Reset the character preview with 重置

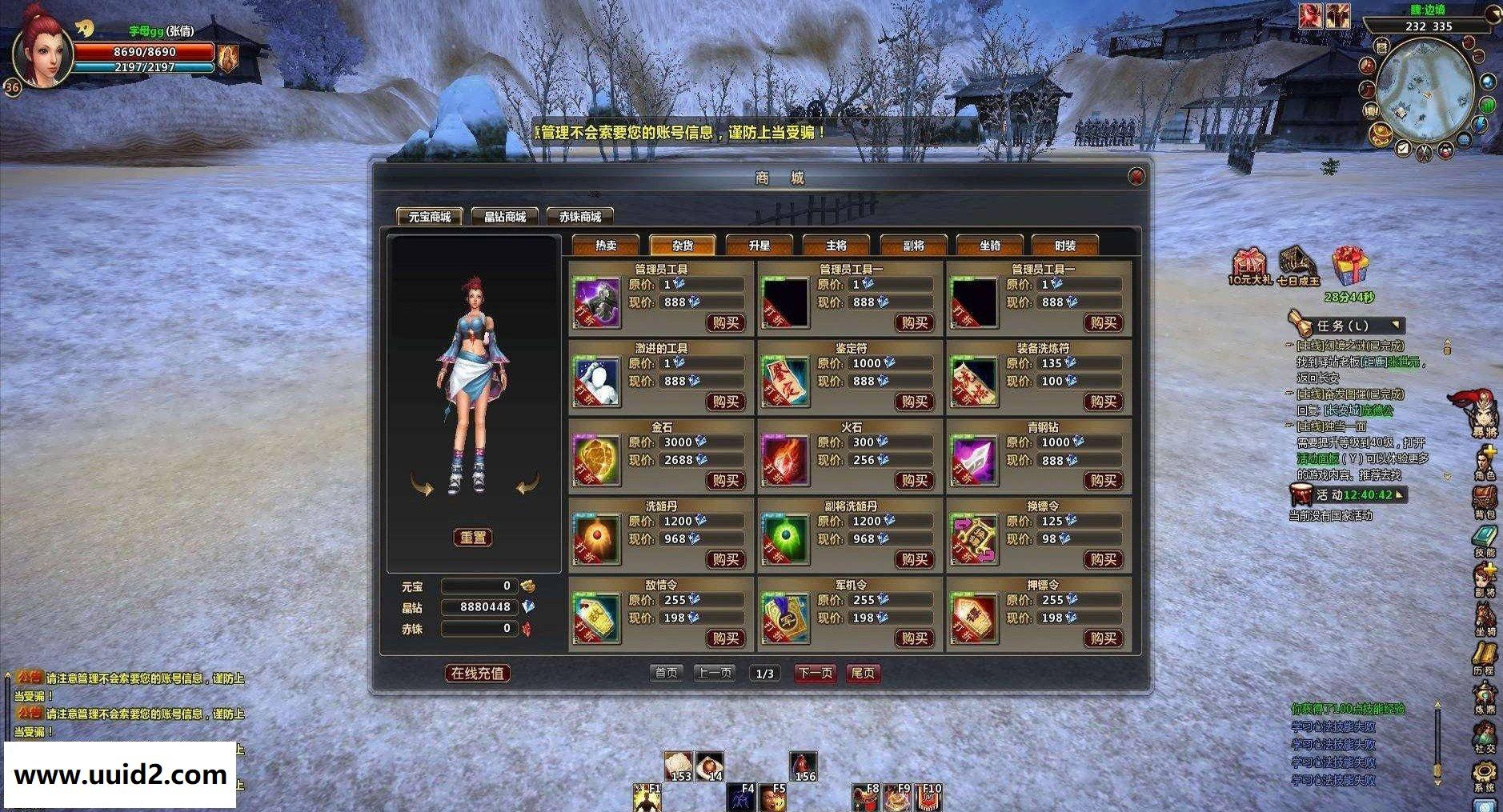(x=473, y=538)
